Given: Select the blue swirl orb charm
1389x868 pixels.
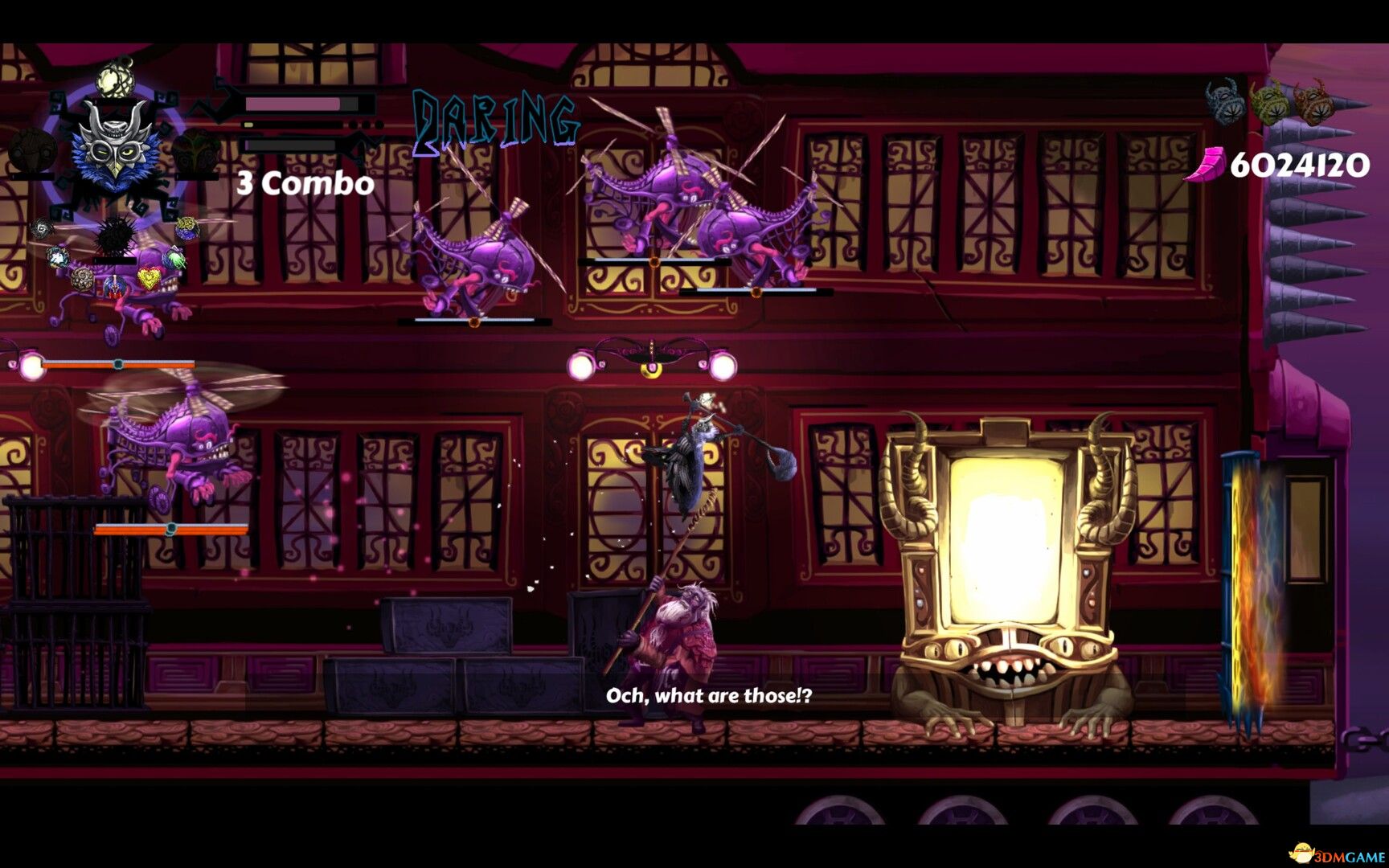Looking at the screenshot, I should (58, 257).
